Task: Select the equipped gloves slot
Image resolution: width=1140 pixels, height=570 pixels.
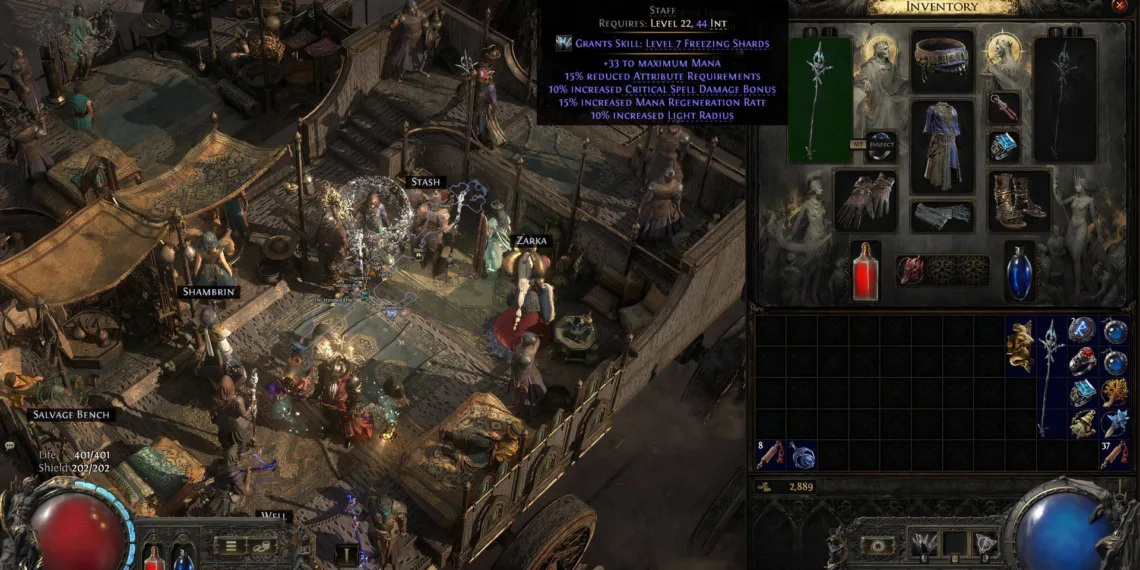Action: pyautogui.click(x=865, y=200)
